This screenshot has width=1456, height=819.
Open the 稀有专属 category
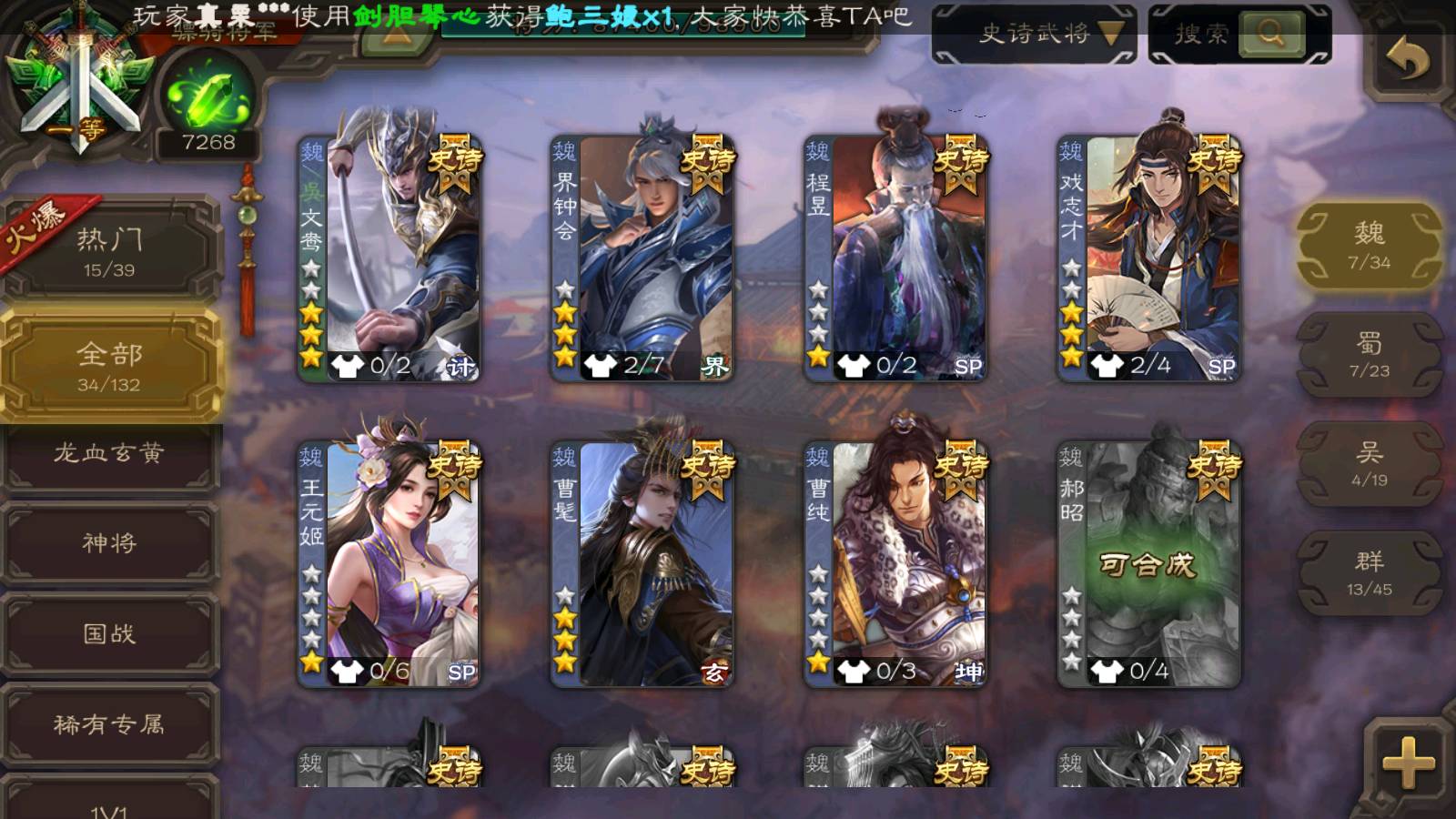(x=110, y=724)
